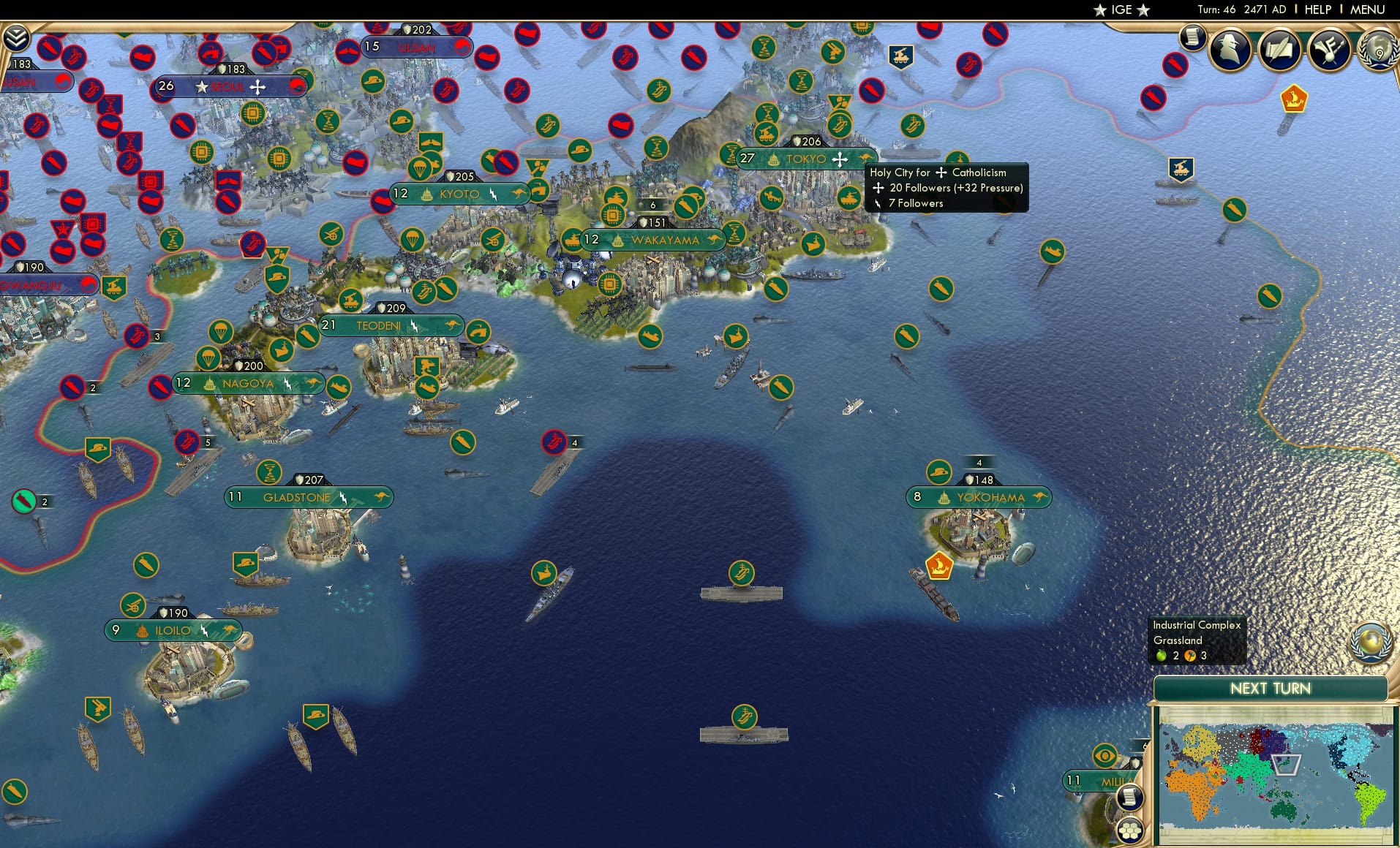Open the Espionage overview spy icon
Screen dimensions: 1400x848
1230,50
